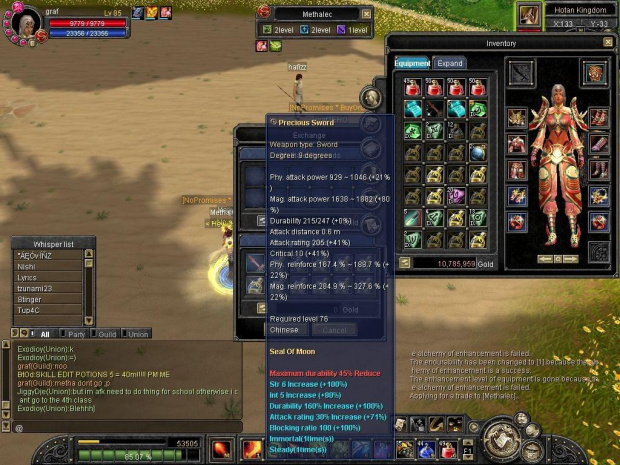Click the gold sort button beside the gold amount

click(405, 263)
